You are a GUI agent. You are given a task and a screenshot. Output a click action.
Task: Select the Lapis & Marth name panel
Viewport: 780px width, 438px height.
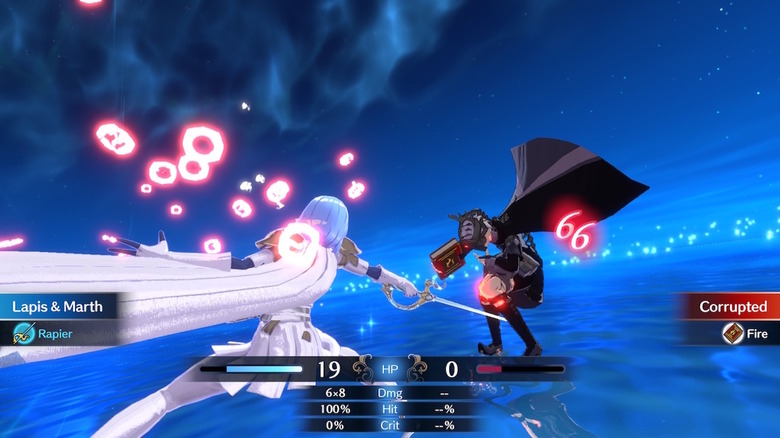pyautogui.click(x=58, y=306)
